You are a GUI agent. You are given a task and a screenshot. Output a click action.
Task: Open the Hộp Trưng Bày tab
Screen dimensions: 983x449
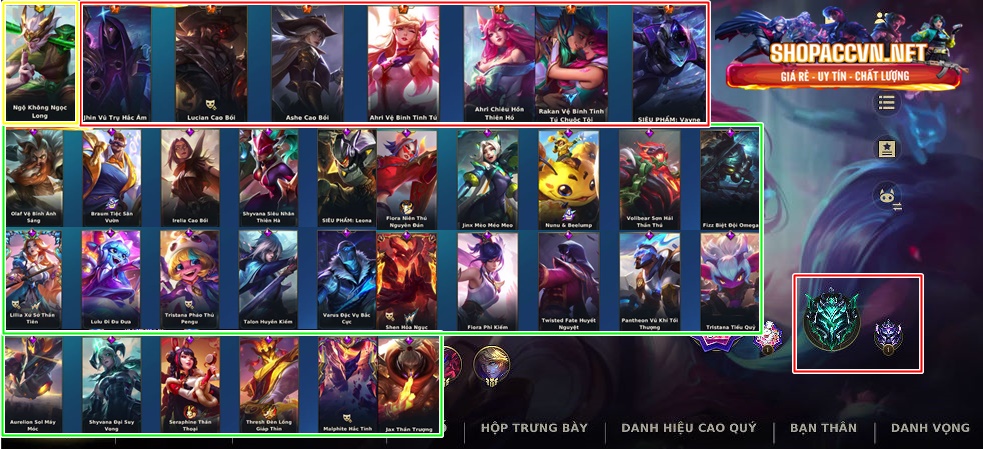(x=534, y=428)
